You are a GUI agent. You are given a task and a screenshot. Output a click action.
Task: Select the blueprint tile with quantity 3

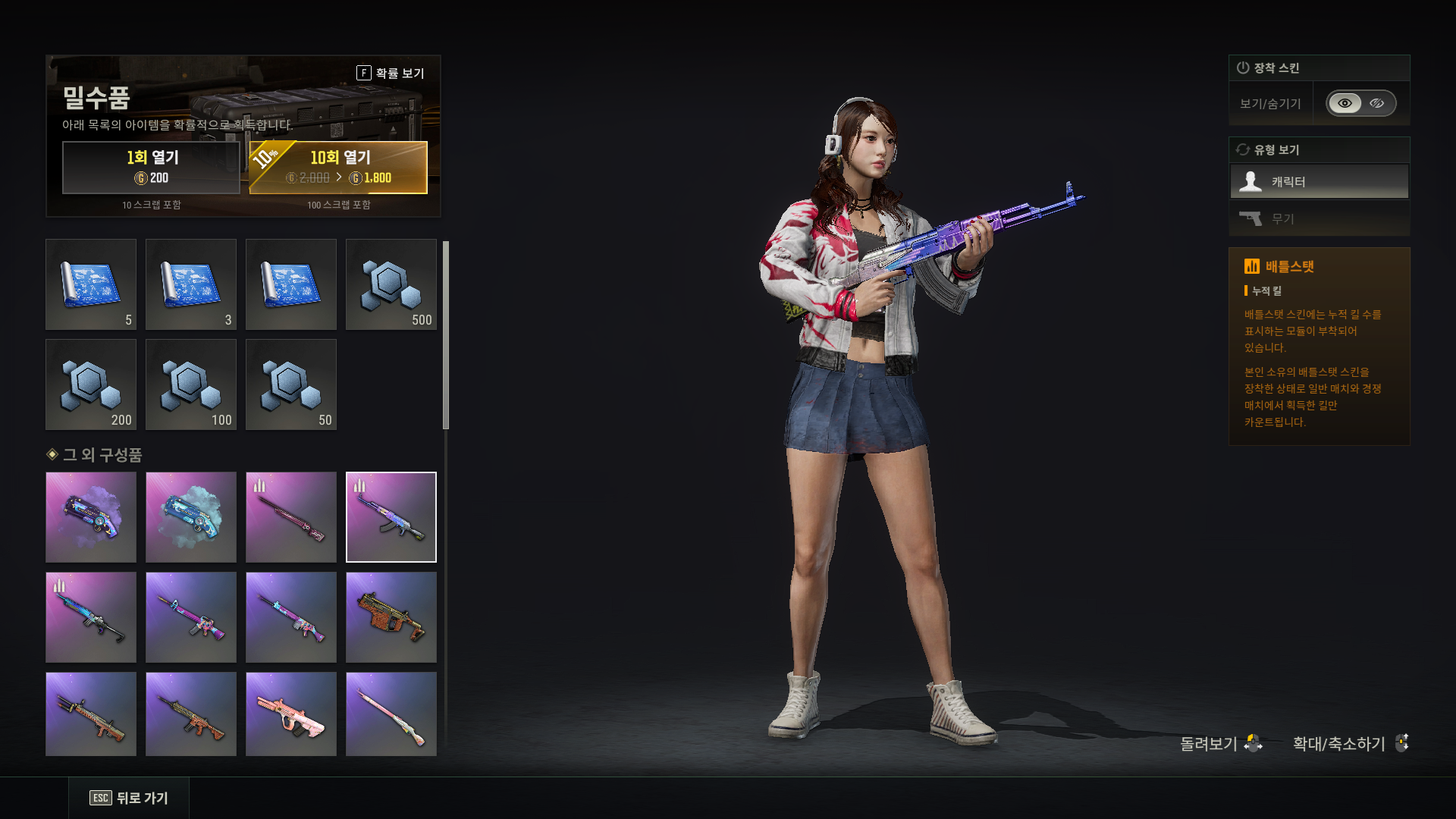click(x=191, y=284)
